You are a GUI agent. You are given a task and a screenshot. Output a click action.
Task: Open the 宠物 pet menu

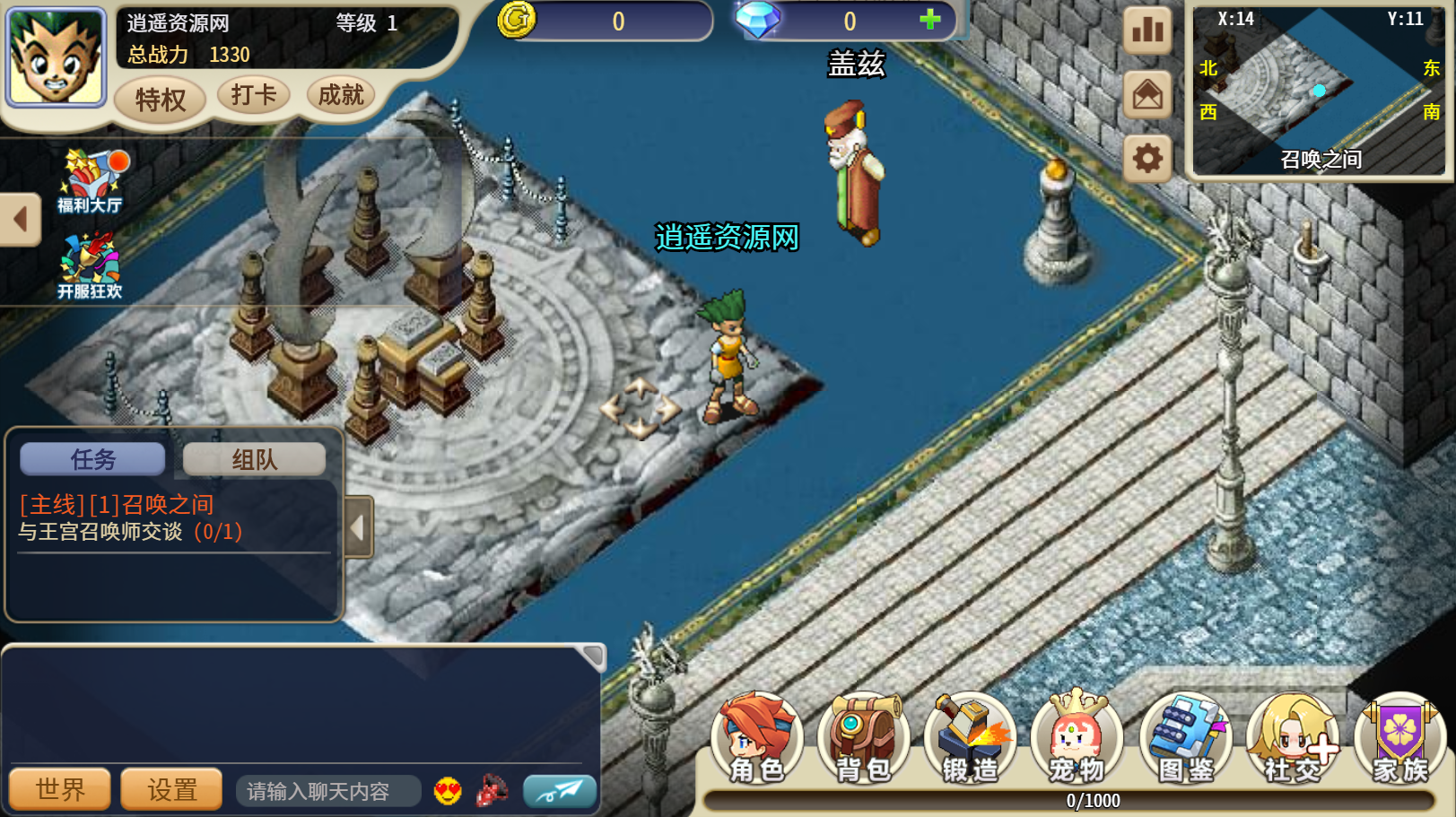[1077, 737]
